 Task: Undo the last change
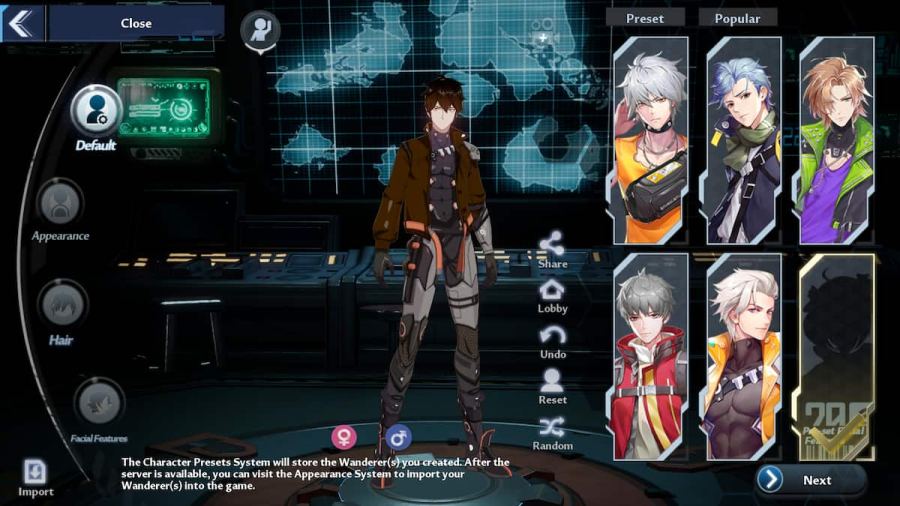pos(552,338)
